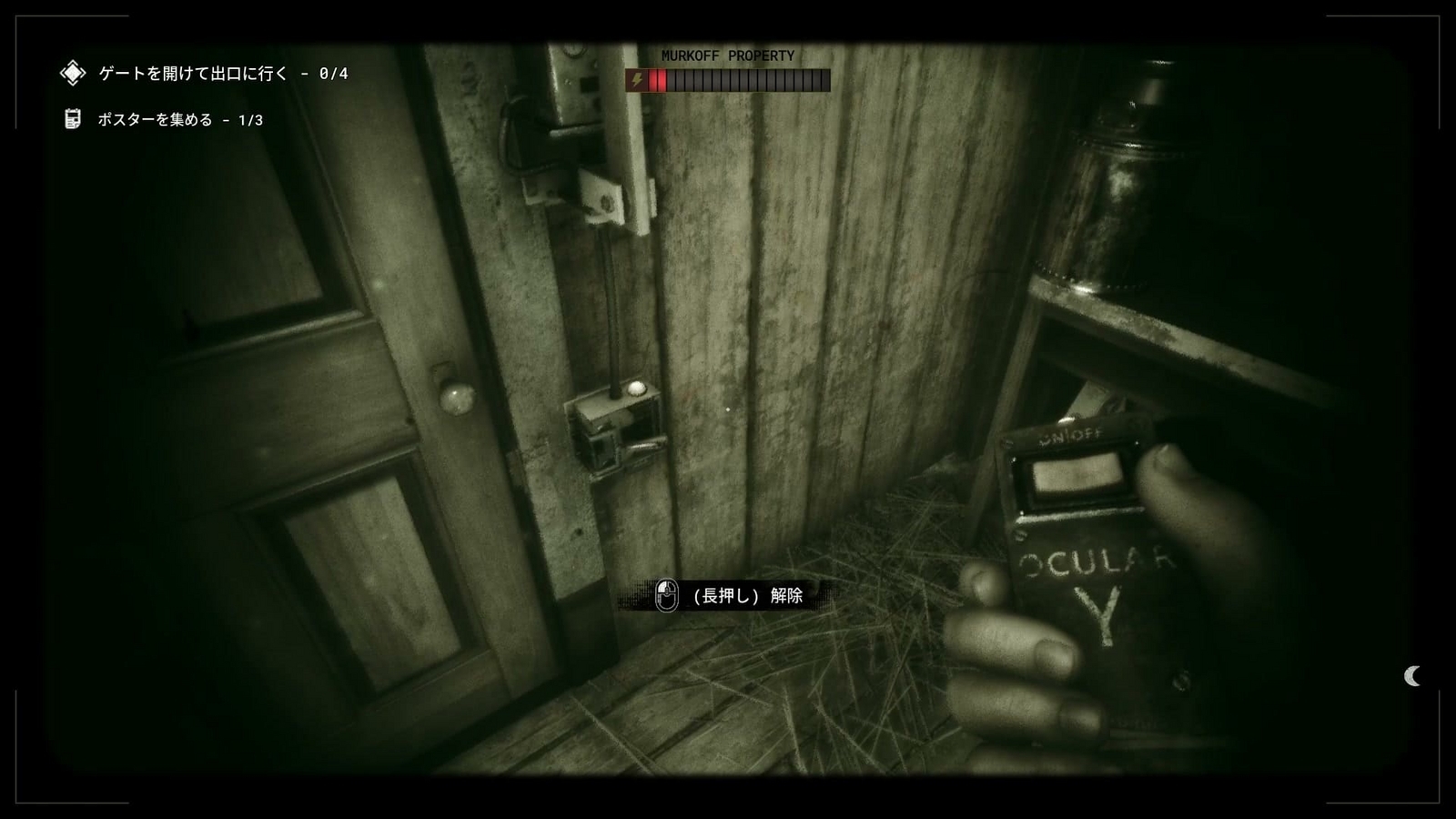Screen dimensions: 1456x819
Task: Select the MURKOFF PROPERTY header label
Action: point(728,56)
